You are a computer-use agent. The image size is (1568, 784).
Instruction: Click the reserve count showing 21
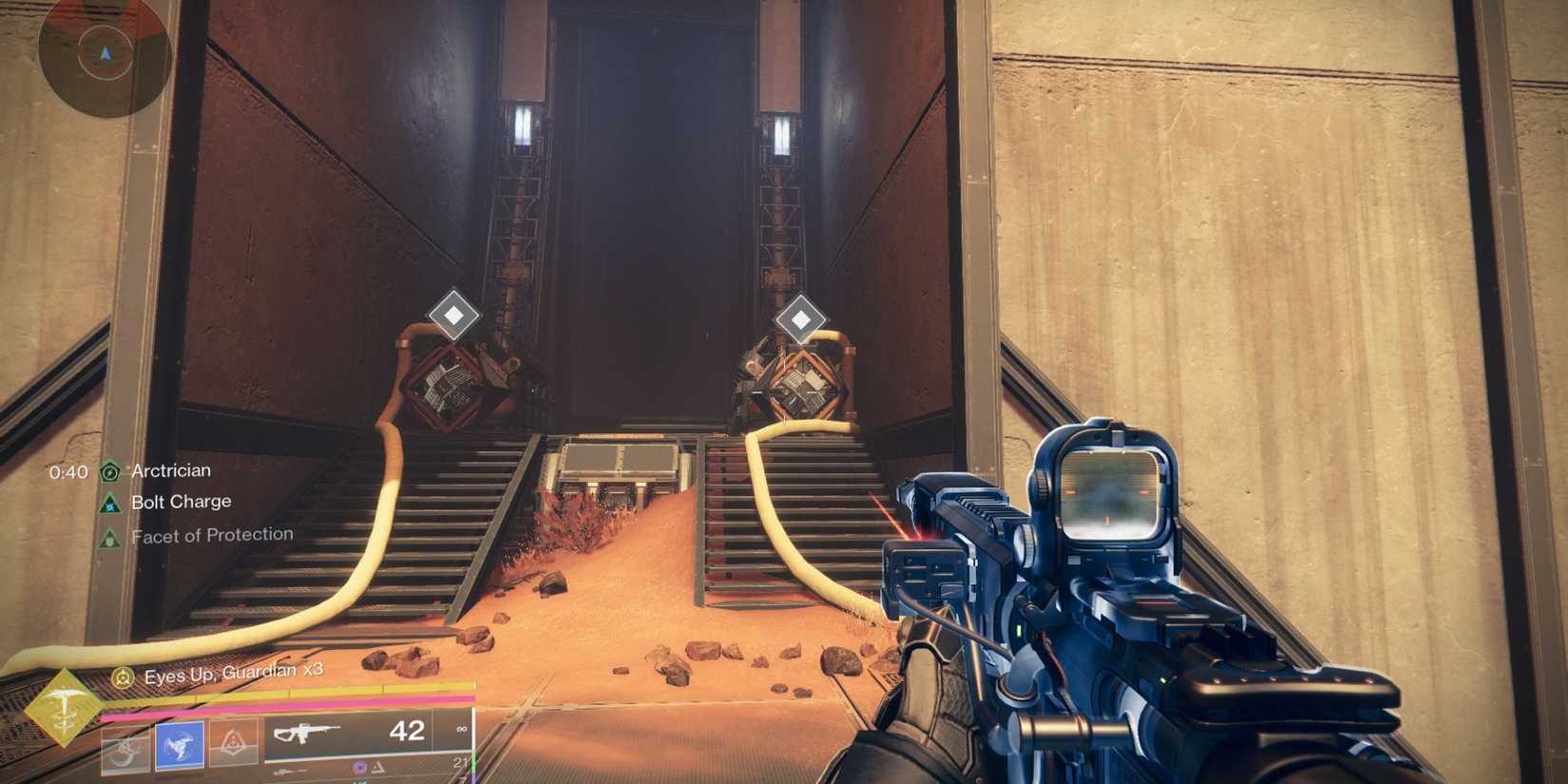[x=462, y=762]
